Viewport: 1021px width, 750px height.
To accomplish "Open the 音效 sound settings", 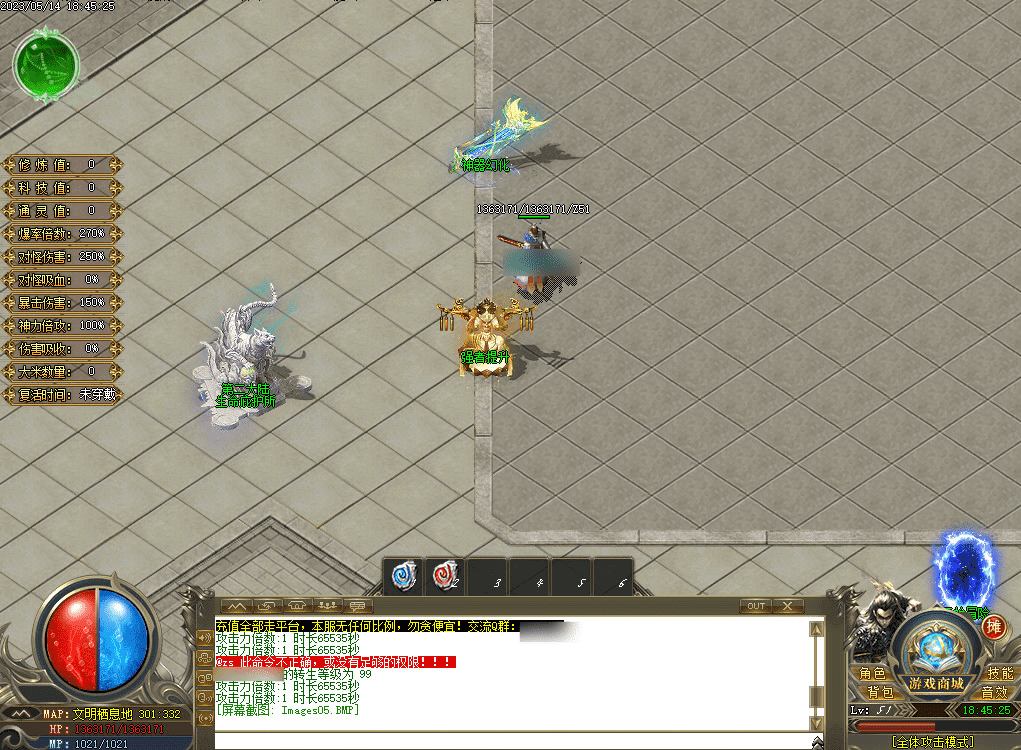I will pyautogui.click(x=994, y=692).
